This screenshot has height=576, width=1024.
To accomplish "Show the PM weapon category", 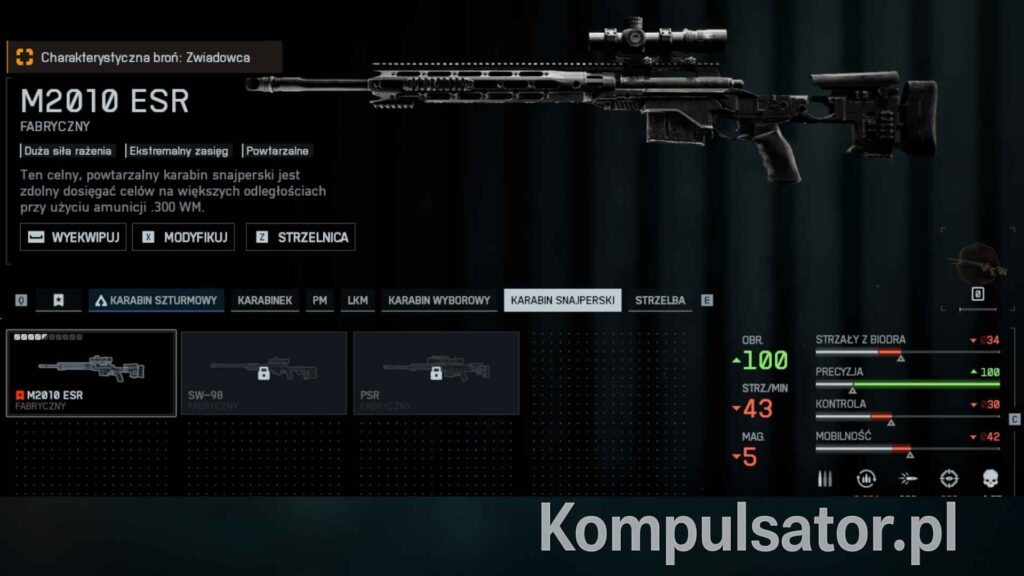I will 320,300.
